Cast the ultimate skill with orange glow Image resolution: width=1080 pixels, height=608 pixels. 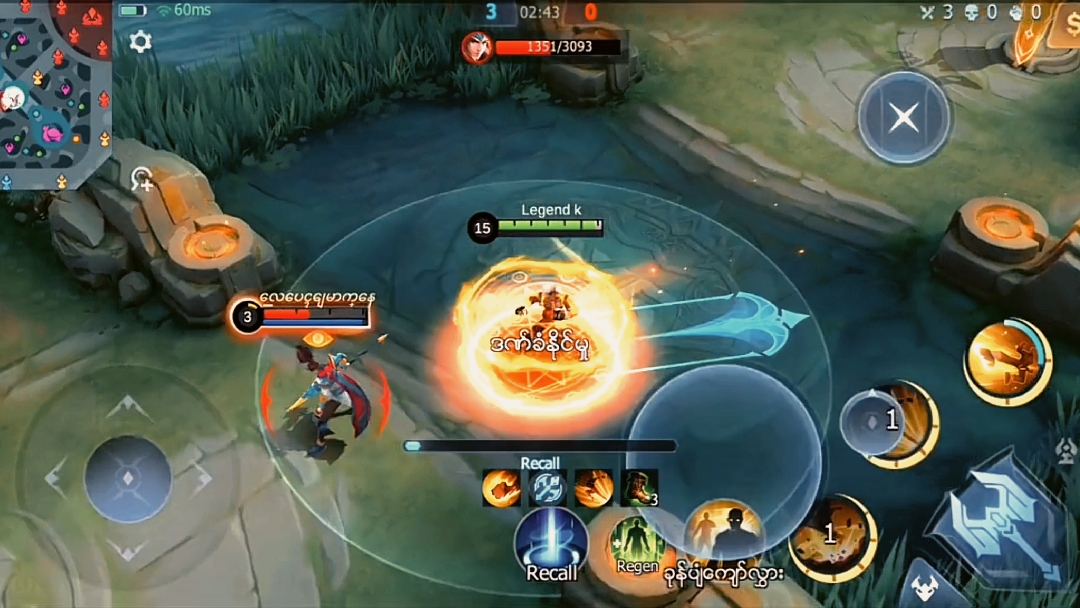[1007, 361]
